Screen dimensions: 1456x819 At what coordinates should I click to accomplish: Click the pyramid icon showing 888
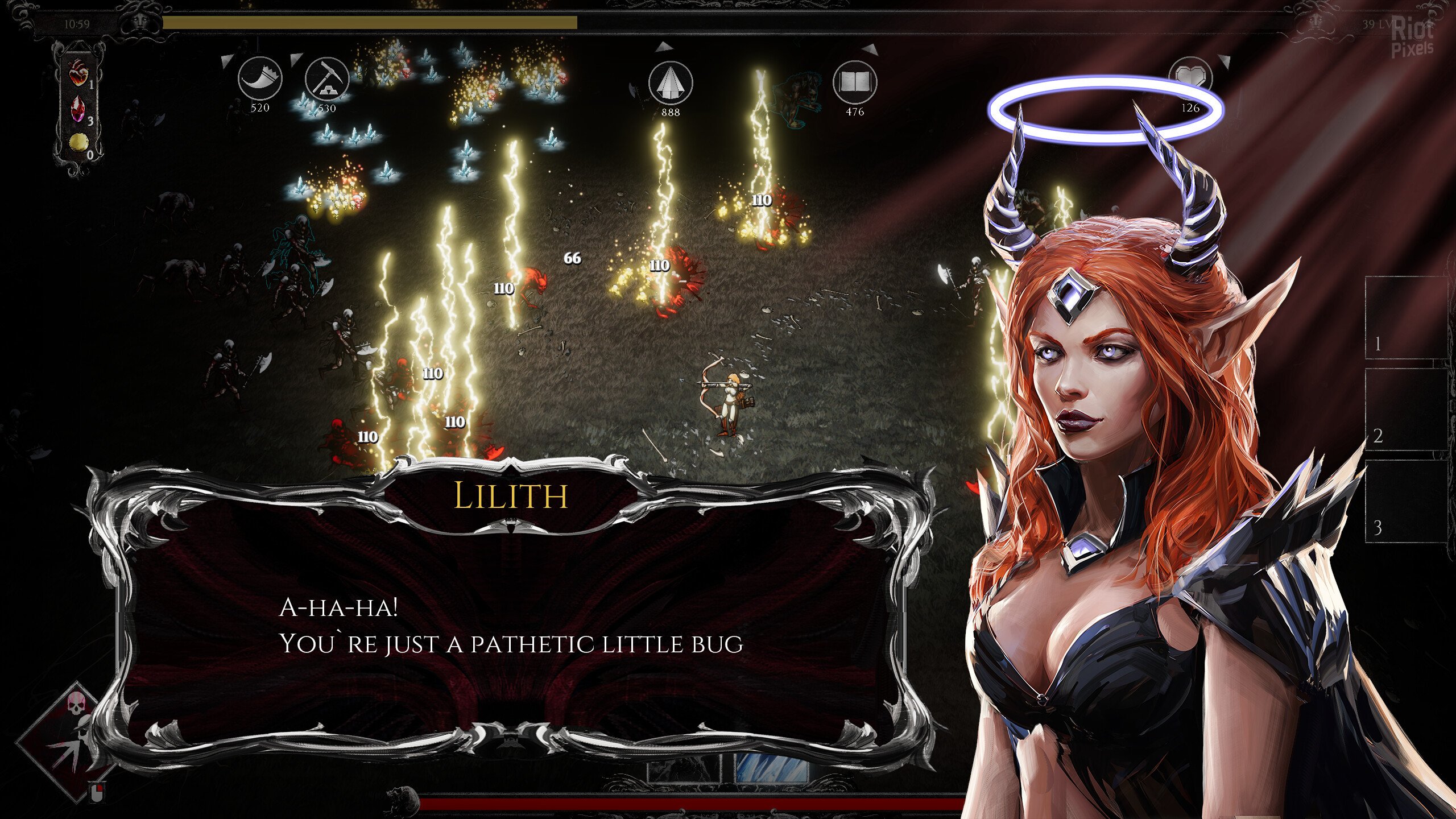tap(671, 83)
